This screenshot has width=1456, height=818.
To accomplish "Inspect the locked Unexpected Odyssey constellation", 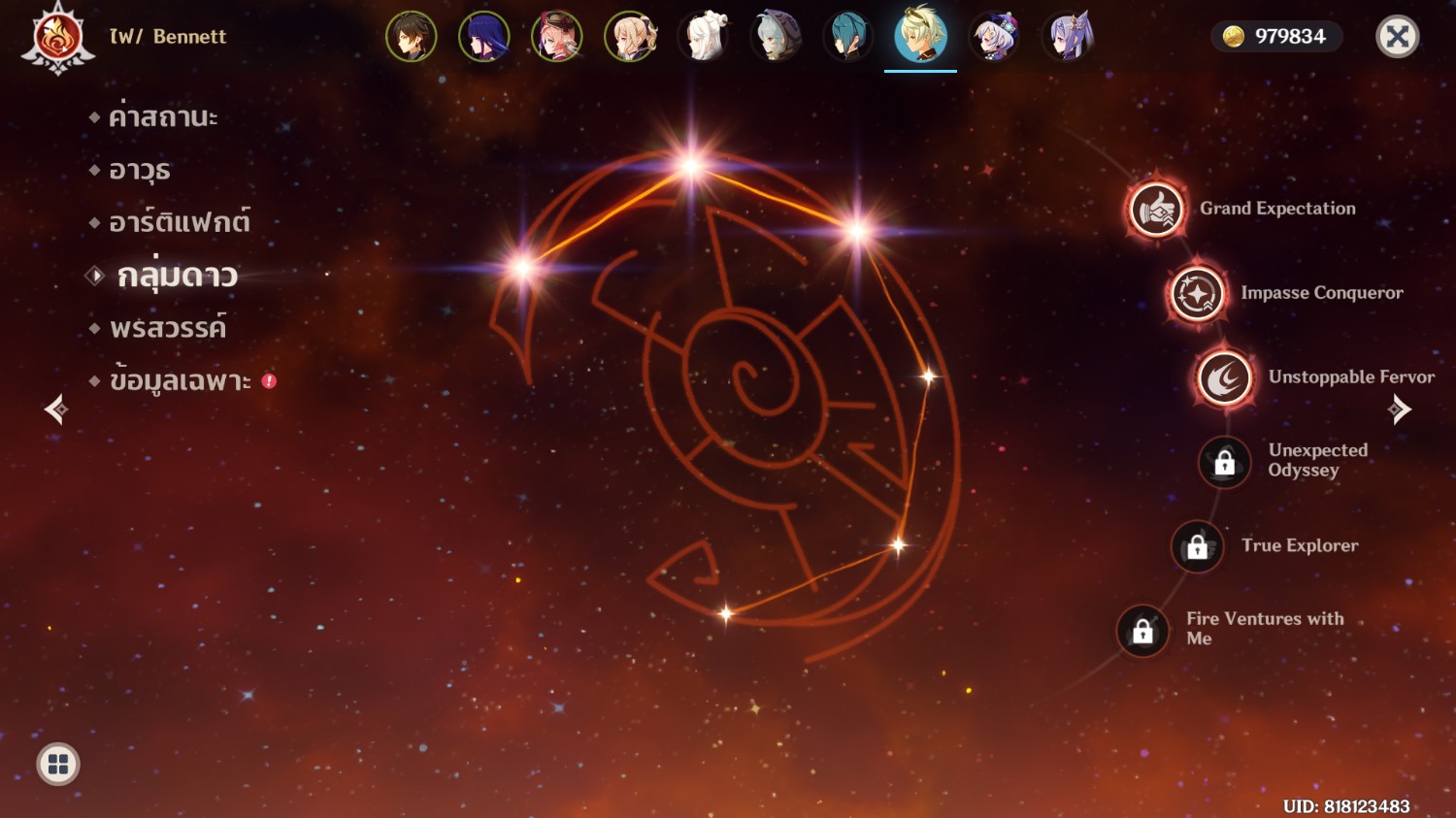I will (1225, 462).
